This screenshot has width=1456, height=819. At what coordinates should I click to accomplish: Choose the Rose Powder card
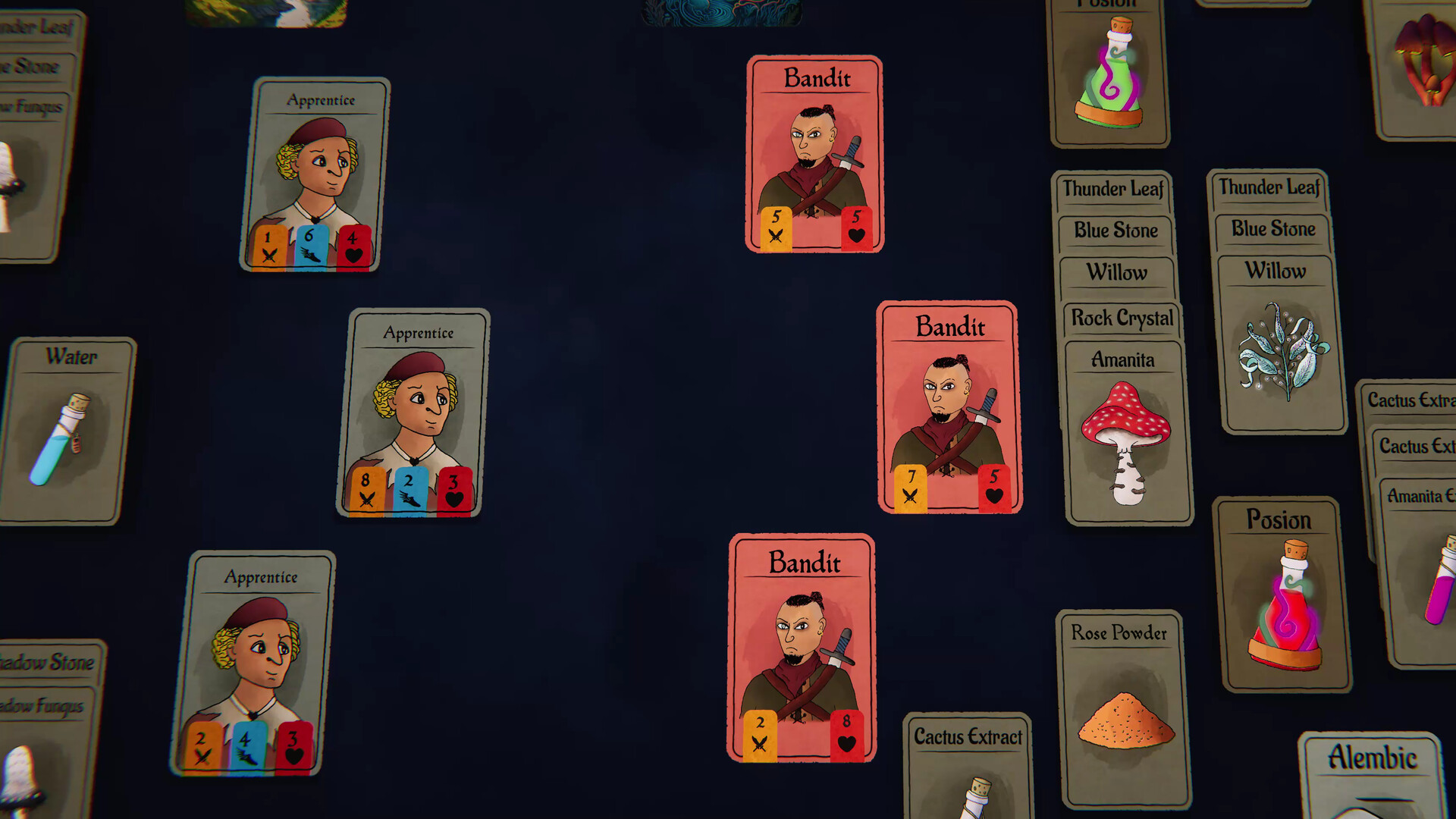point(1122,709)
